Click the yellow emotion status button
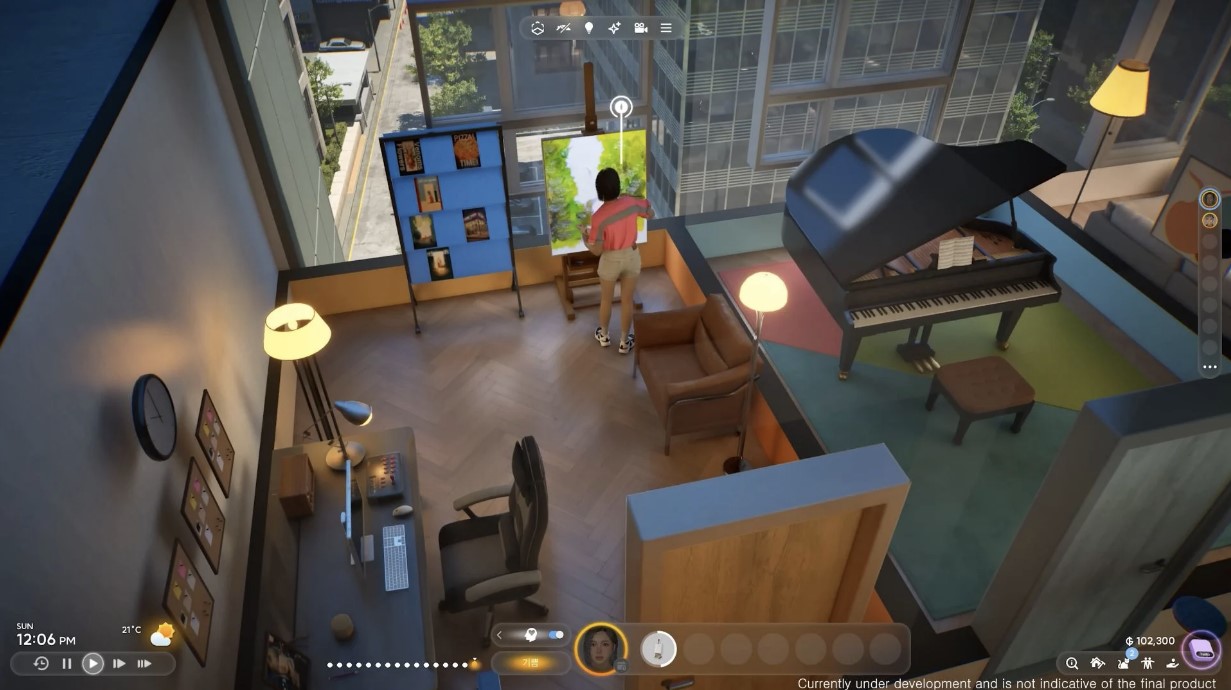This screenshot has height=690, width=1231. click(530, 662)
